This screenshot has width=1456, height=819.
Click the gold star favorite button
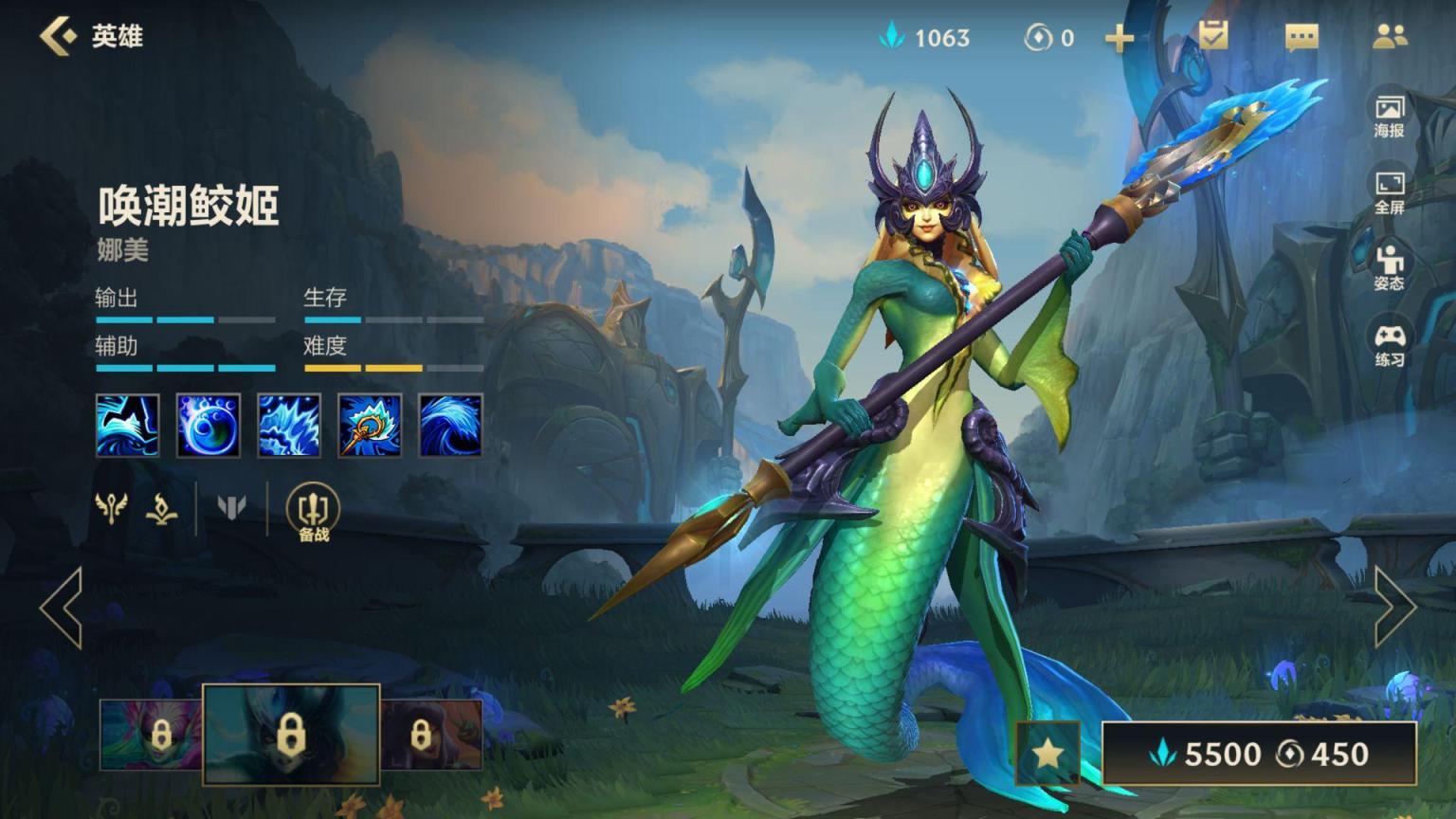coord(1047,754)
